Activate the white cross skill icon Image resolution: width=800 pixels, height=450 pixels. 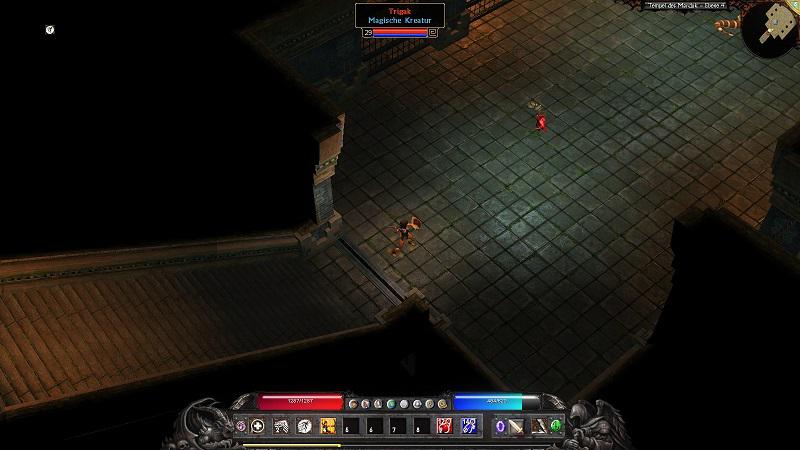tap(257, 426)
